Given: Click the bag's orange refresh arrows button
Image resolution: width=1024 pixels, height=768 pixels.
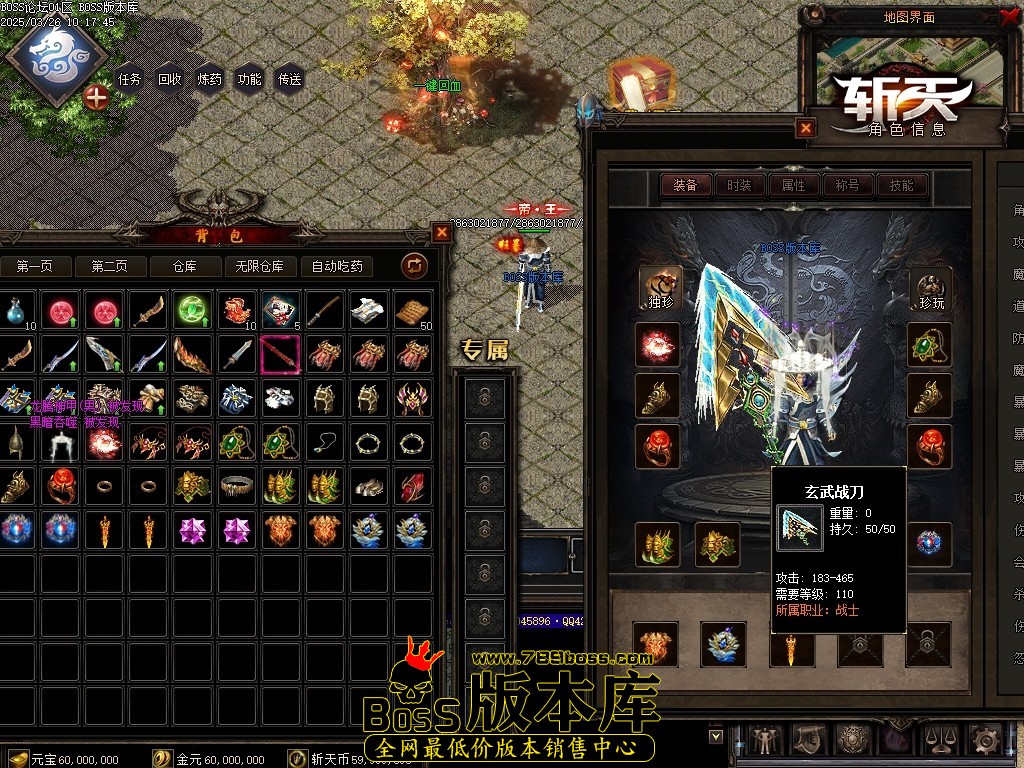Looking at the screenshot, I should (414, 265).
